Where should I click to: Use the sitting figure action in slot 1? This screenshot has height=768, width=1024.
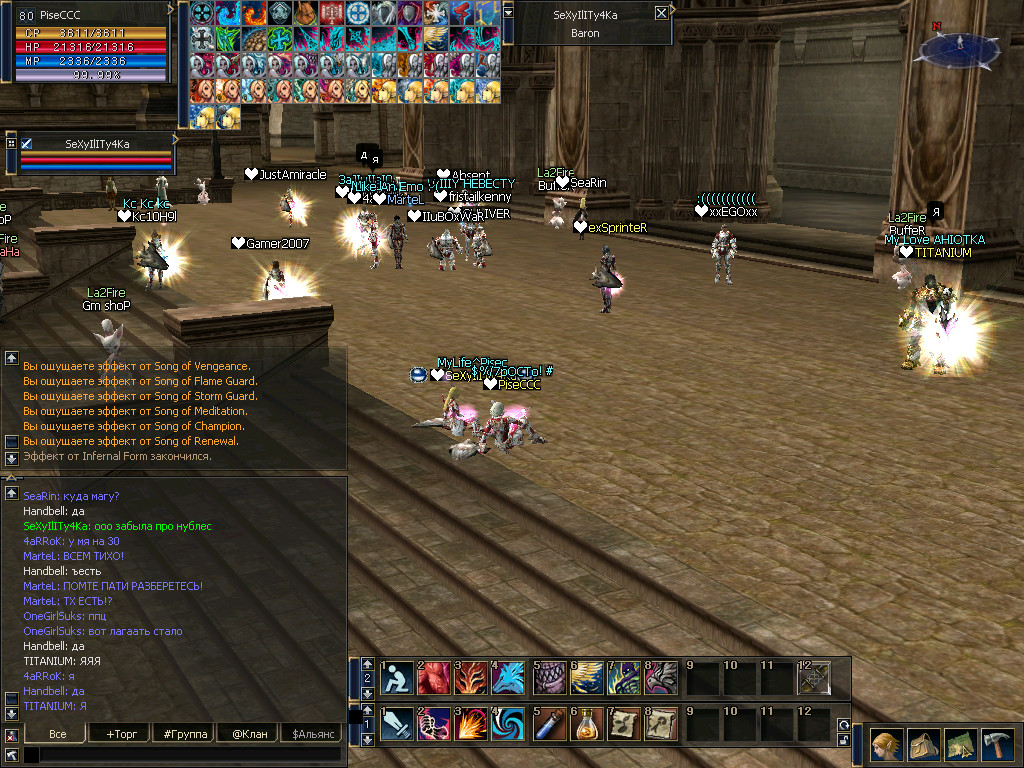point(396,678)
